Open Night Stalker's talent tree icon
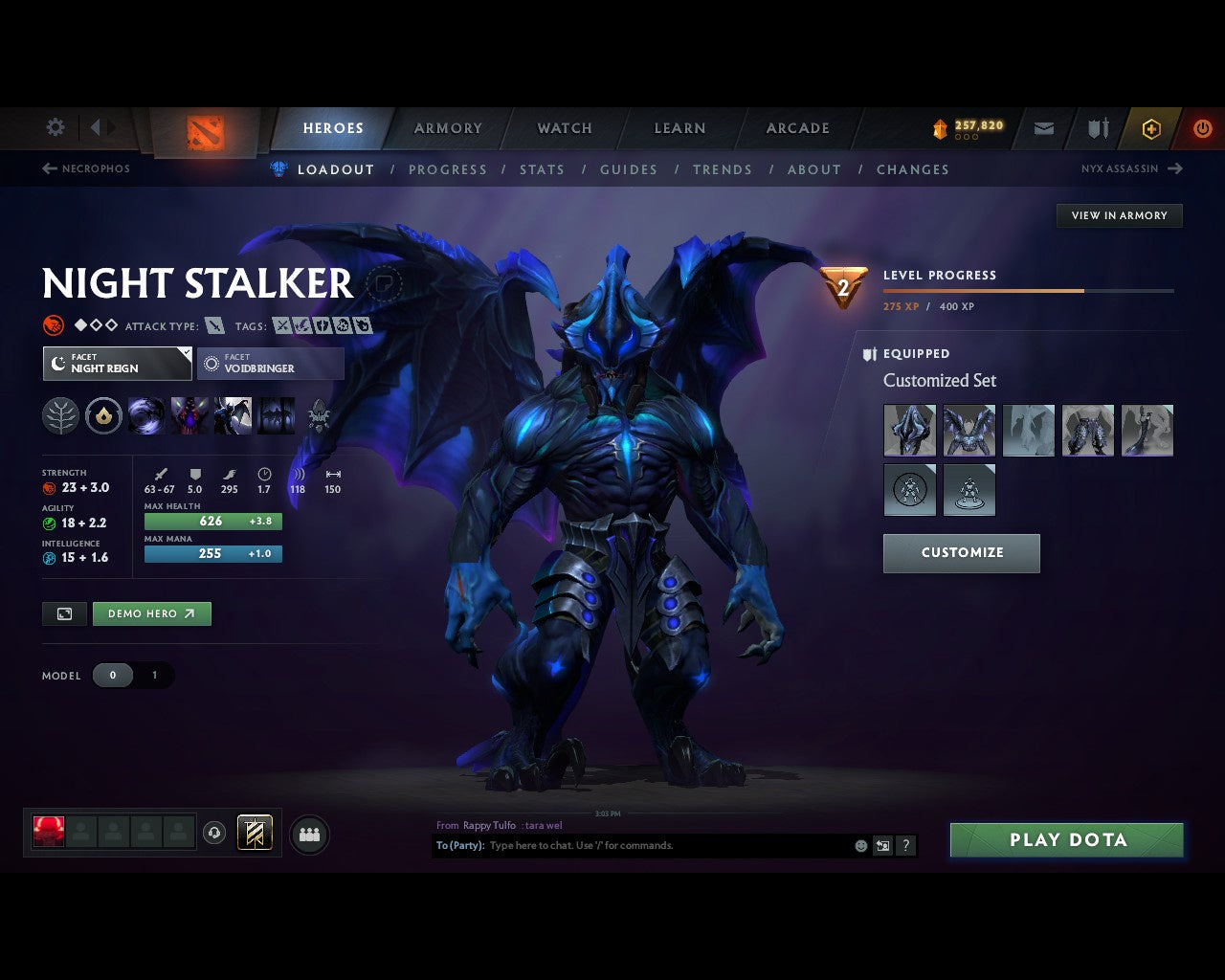 [60, 415]
